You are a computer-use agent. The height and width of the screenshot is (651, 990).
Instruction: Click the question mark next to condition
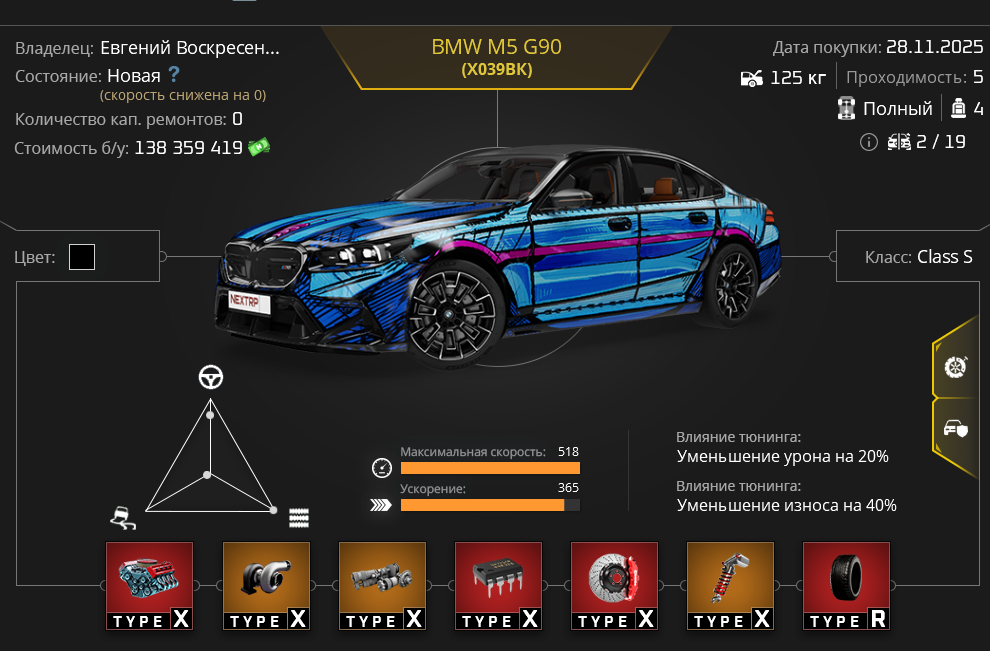[x=174, y=74]
